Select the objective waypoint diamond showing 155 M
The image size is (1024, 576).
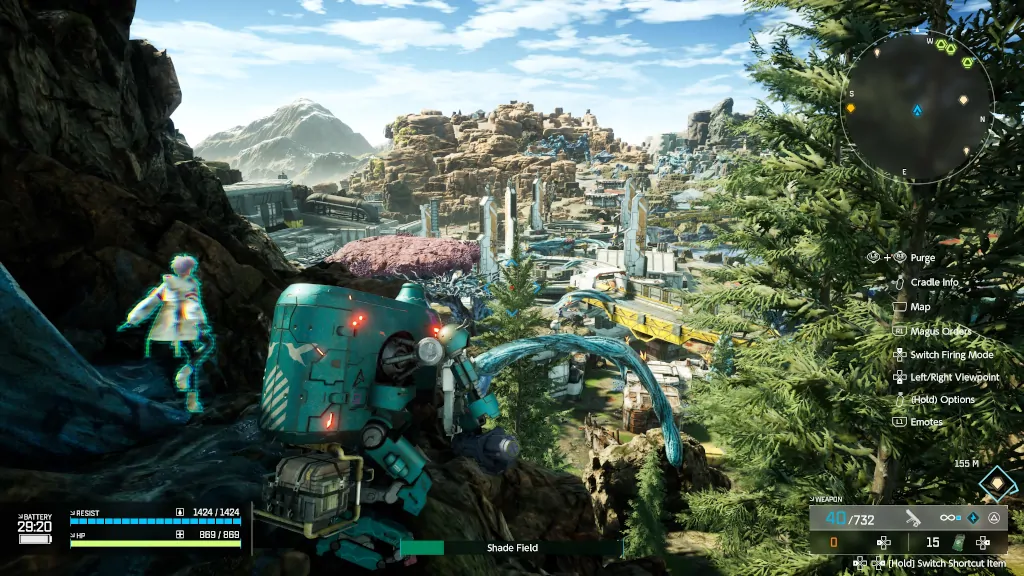point(996,484)
